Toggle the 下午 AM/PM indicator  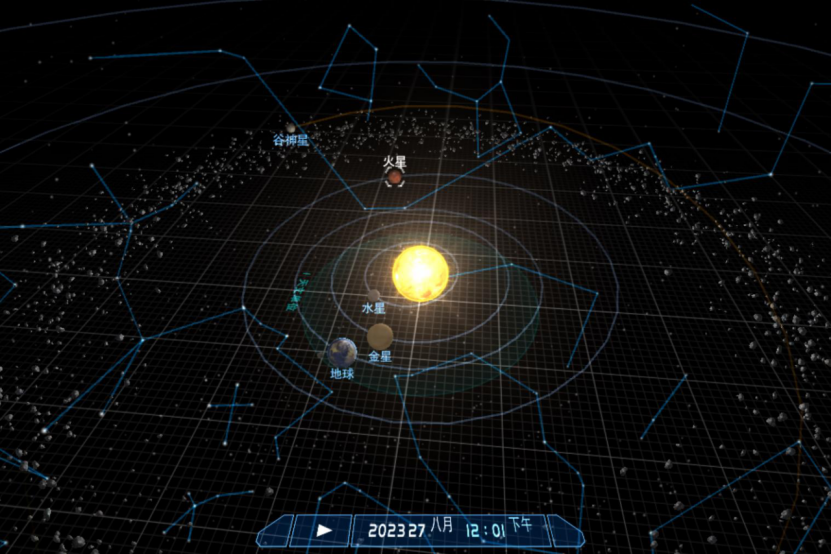[x=520, y=523]
